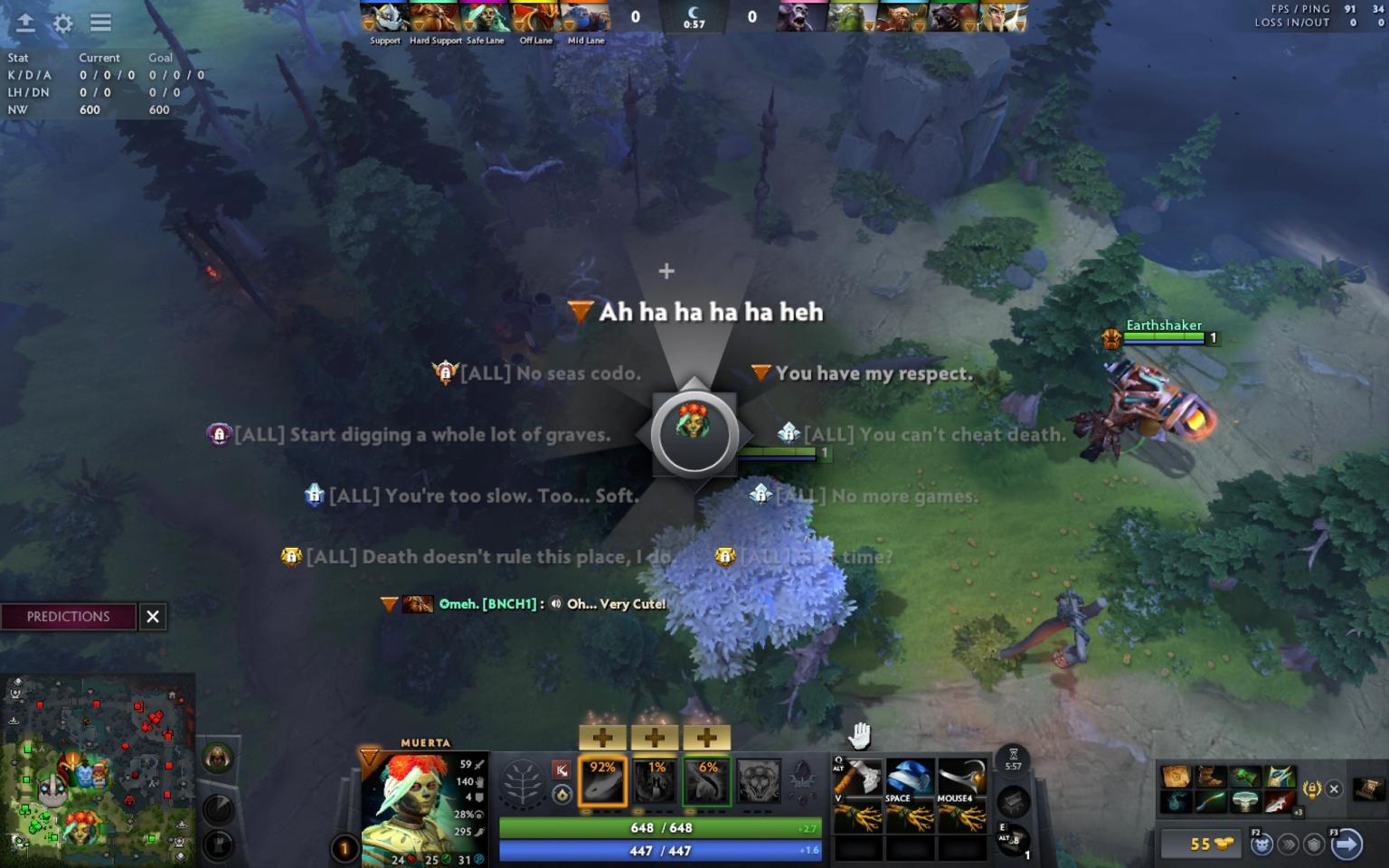Image resolution: width=1389 pixels, height=868 pixels.
Task: Select the Town Portal Scroll in the E slot
Action: coord(1015,843)
